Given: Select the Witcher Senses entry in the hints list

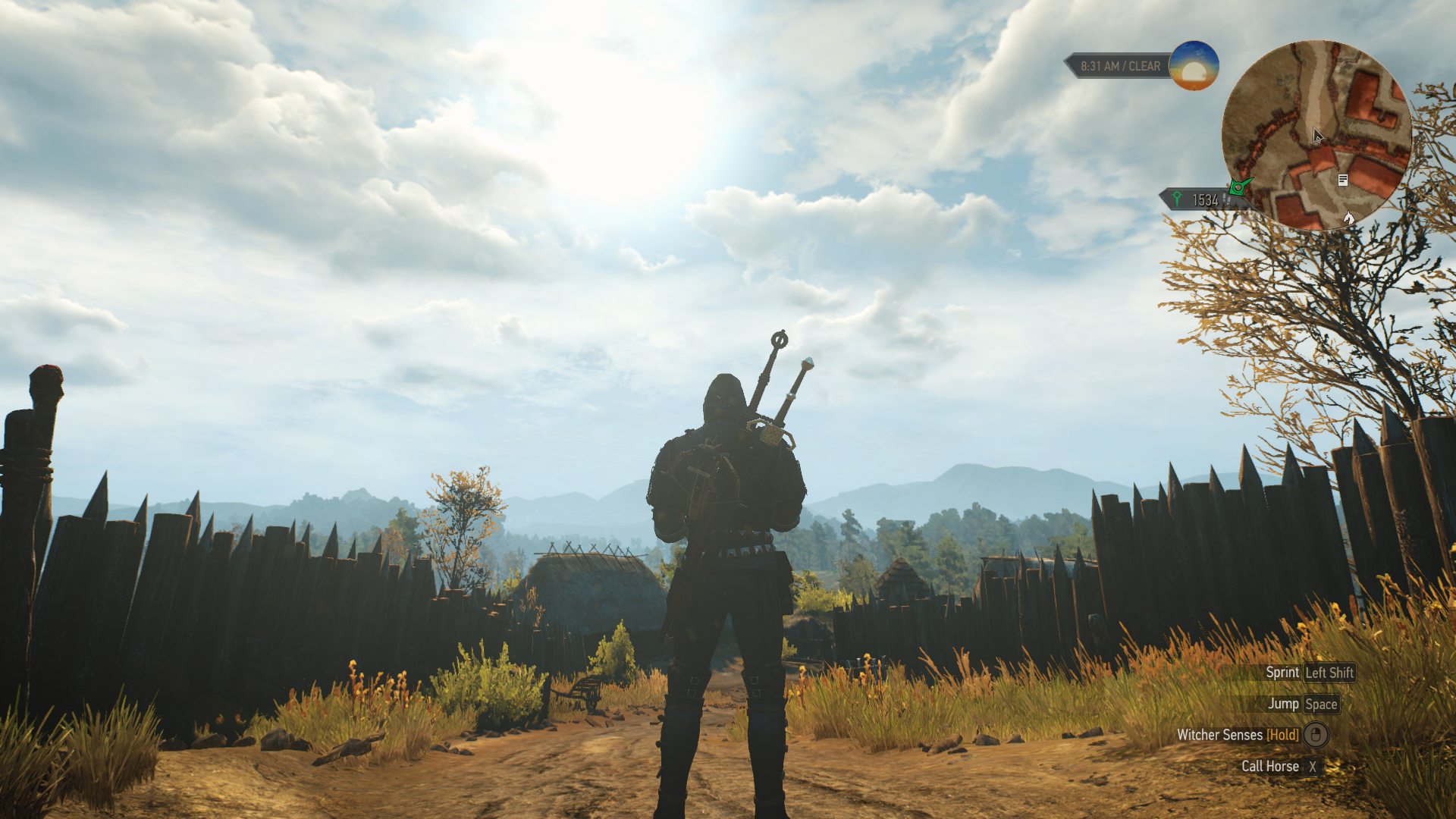Looking at the screenshot, I should coord(1219,735).
